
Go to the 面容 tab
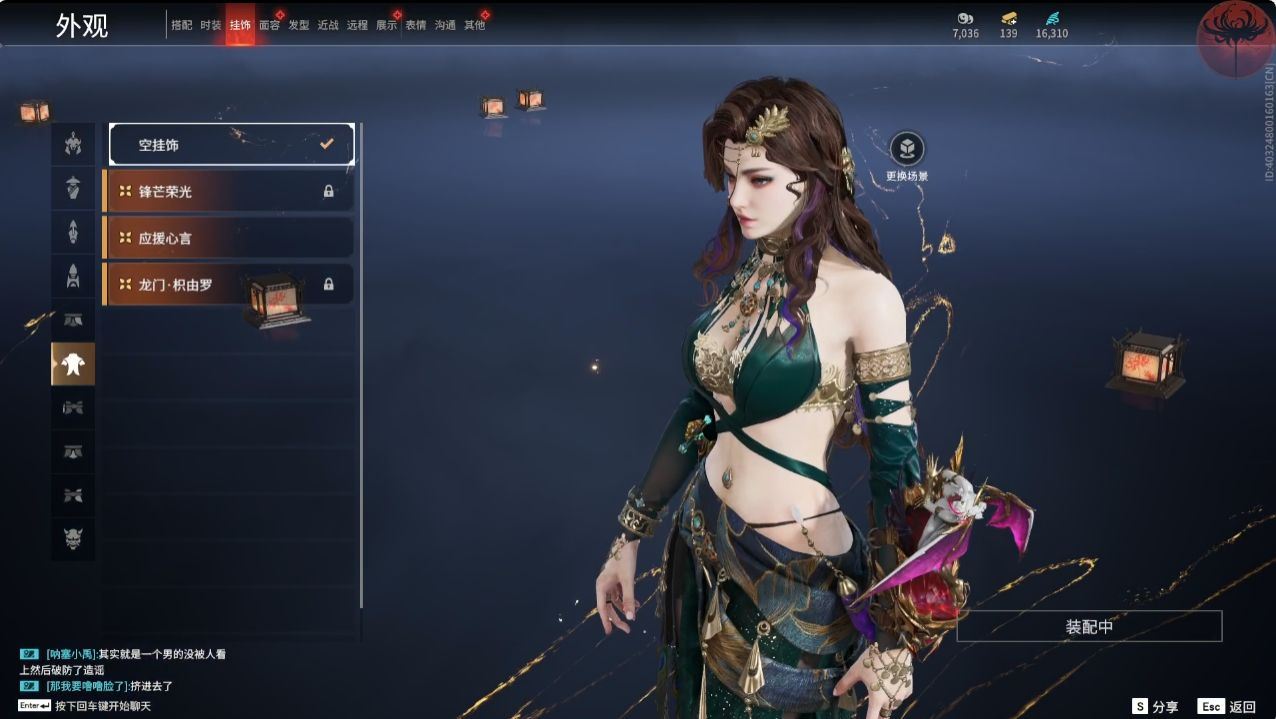click(269, 26)
